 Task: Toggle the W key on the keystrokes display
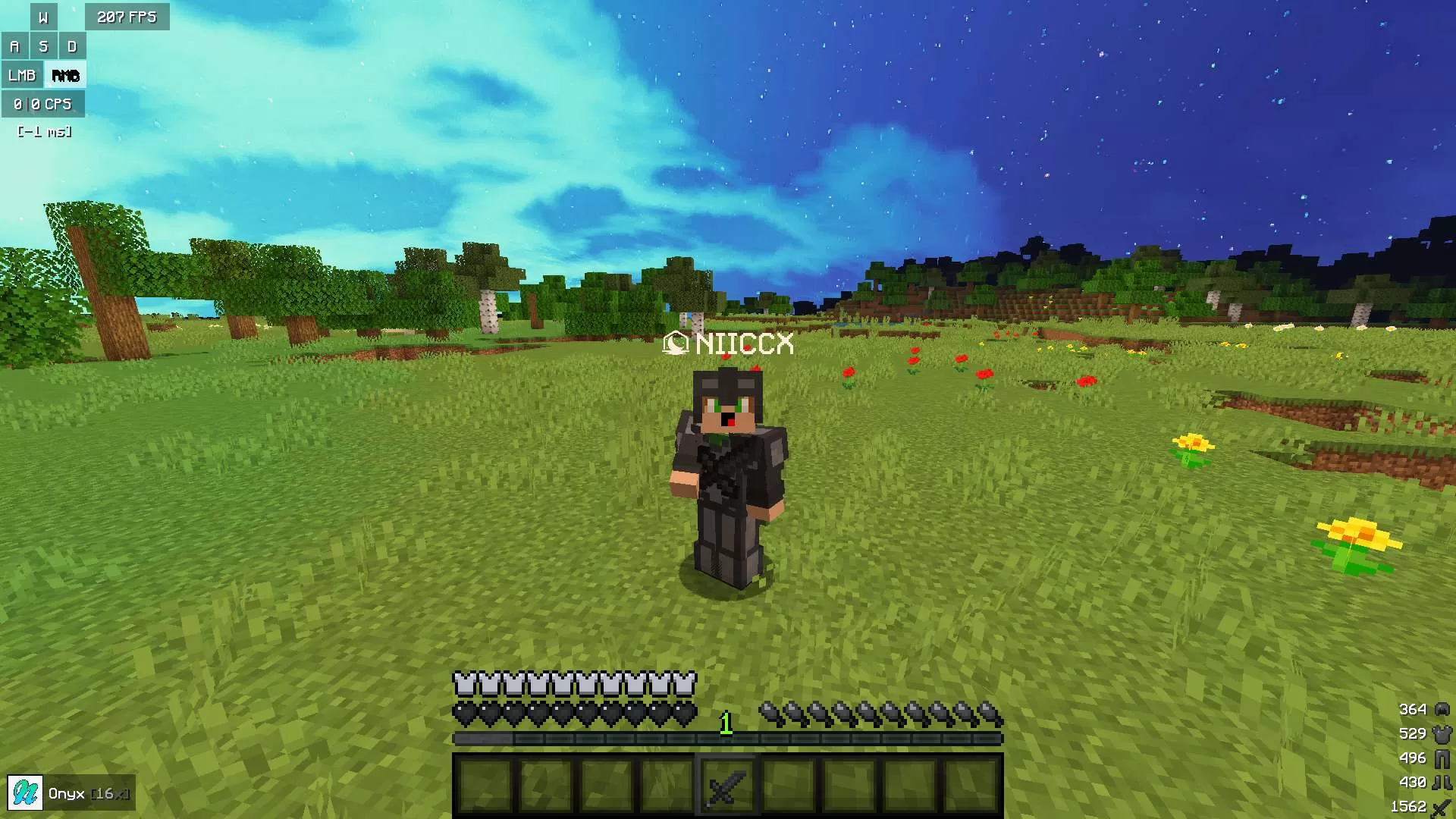point(43,16)
